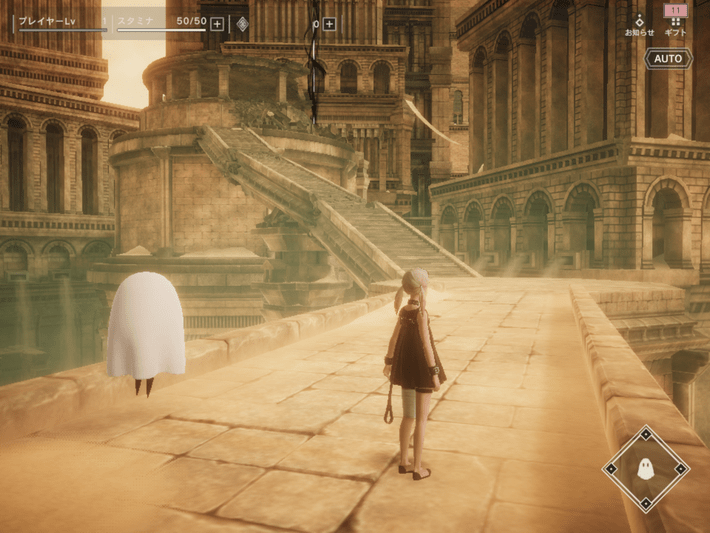The width and height of the screenshot is (710, 533).
Task: Open the ギフト gift box
Action: [x=676, y=20]
